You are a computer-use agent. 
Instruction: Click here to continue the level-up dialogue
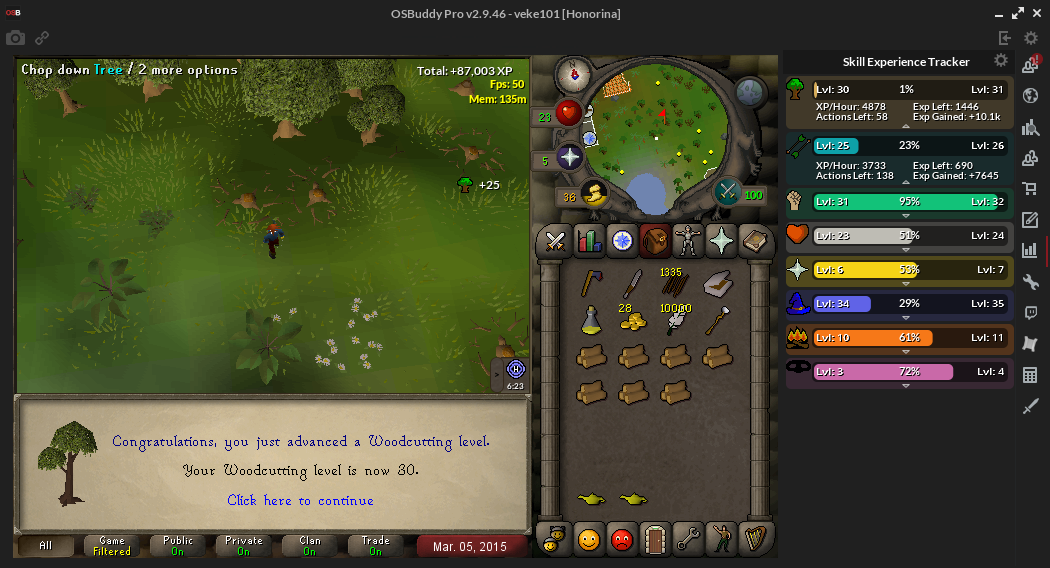pos(300,500)
